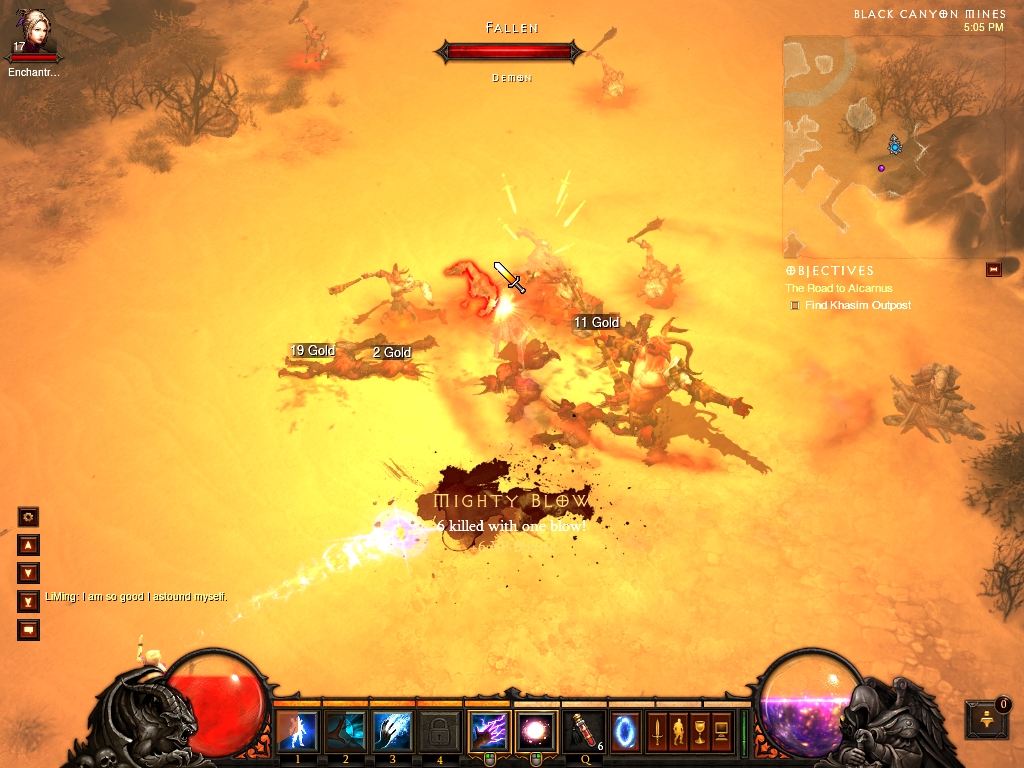Select the purple lightning hand skill
Image resolution: width=1024 pixels, height=768 pixels.
[489, 731]
